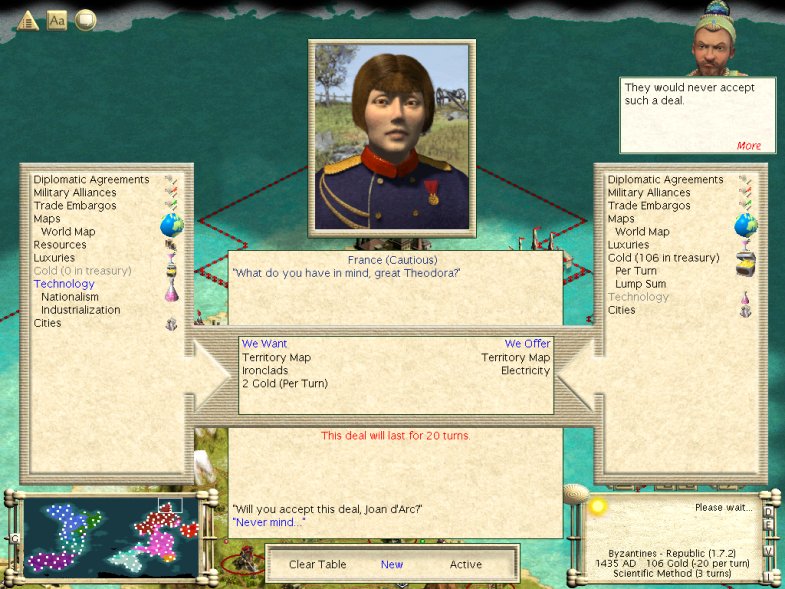The height and width of the screenshot is (589, 785).
Task: Choose Gold Per Turn in the offer list
Action: coord(636,271)
